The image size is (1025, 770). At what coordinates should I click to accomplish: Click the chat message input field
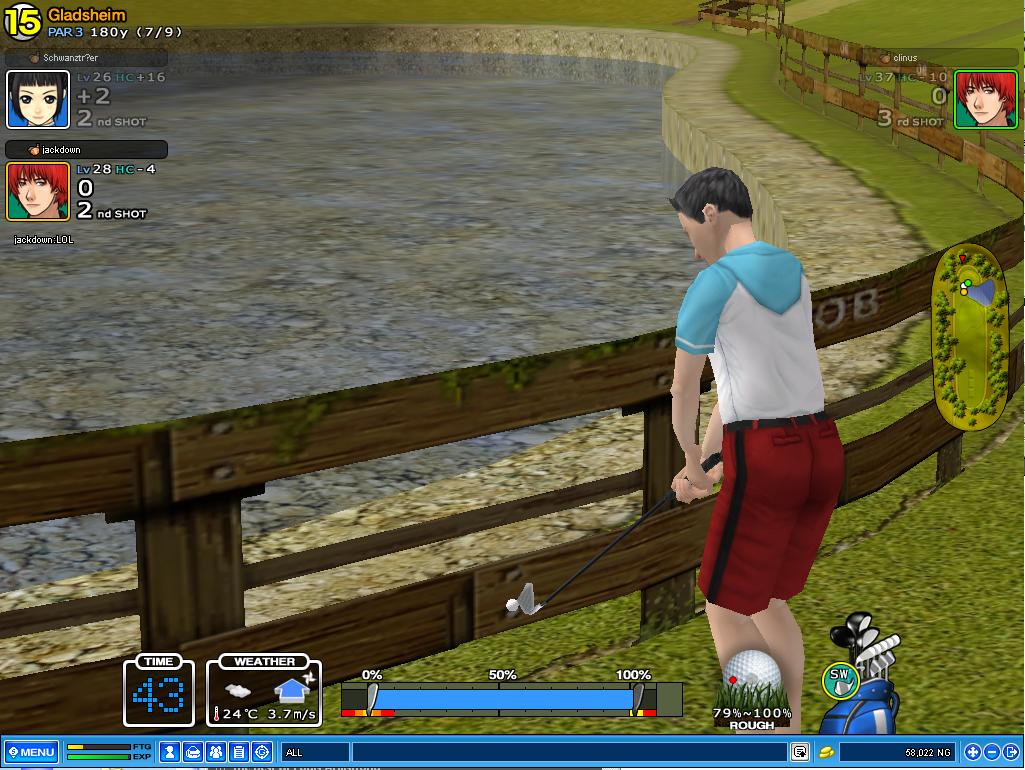pos(568,752)
